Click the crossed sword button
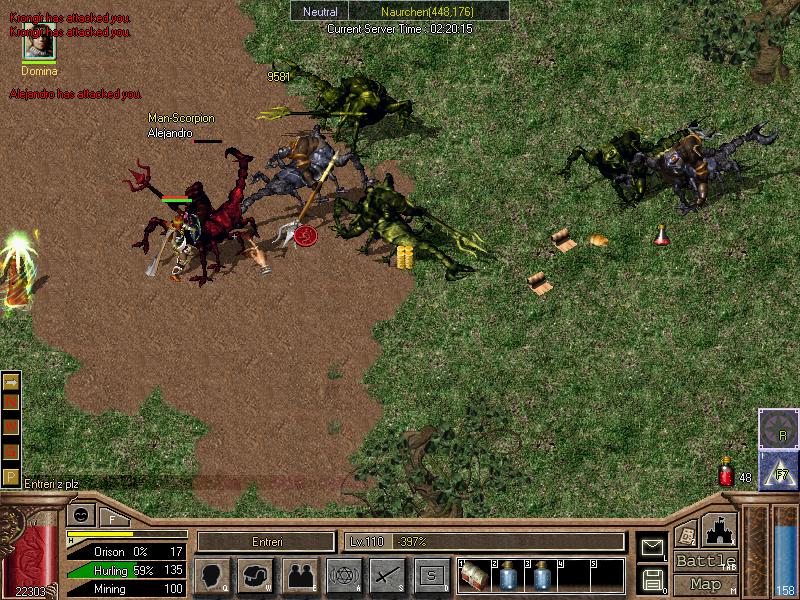Screen dimensions: 800x600 coord(388,576)
